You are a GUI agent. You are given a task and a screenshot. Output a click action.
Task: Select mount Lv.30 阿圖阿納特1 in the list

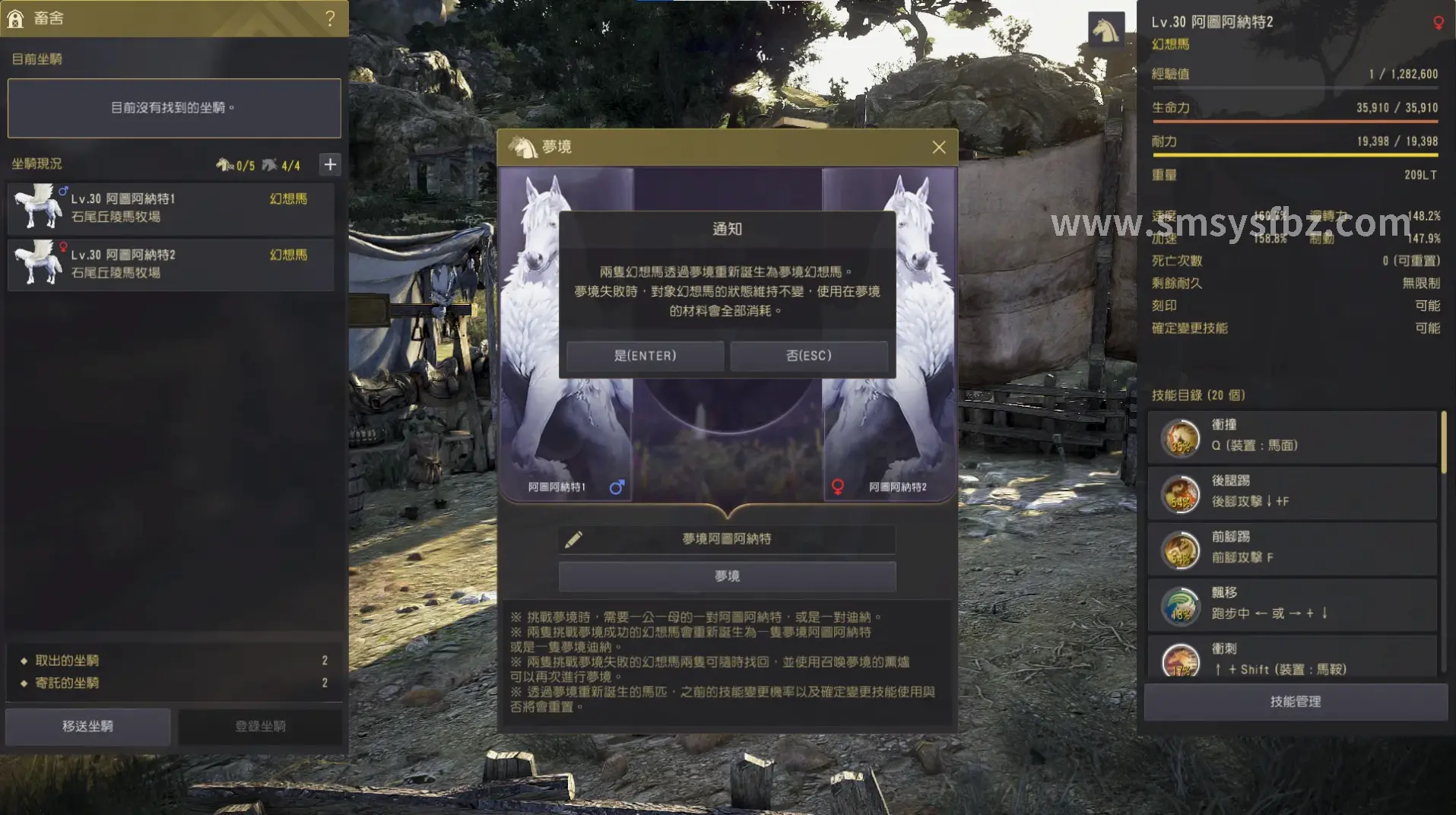tap(170, 208)
